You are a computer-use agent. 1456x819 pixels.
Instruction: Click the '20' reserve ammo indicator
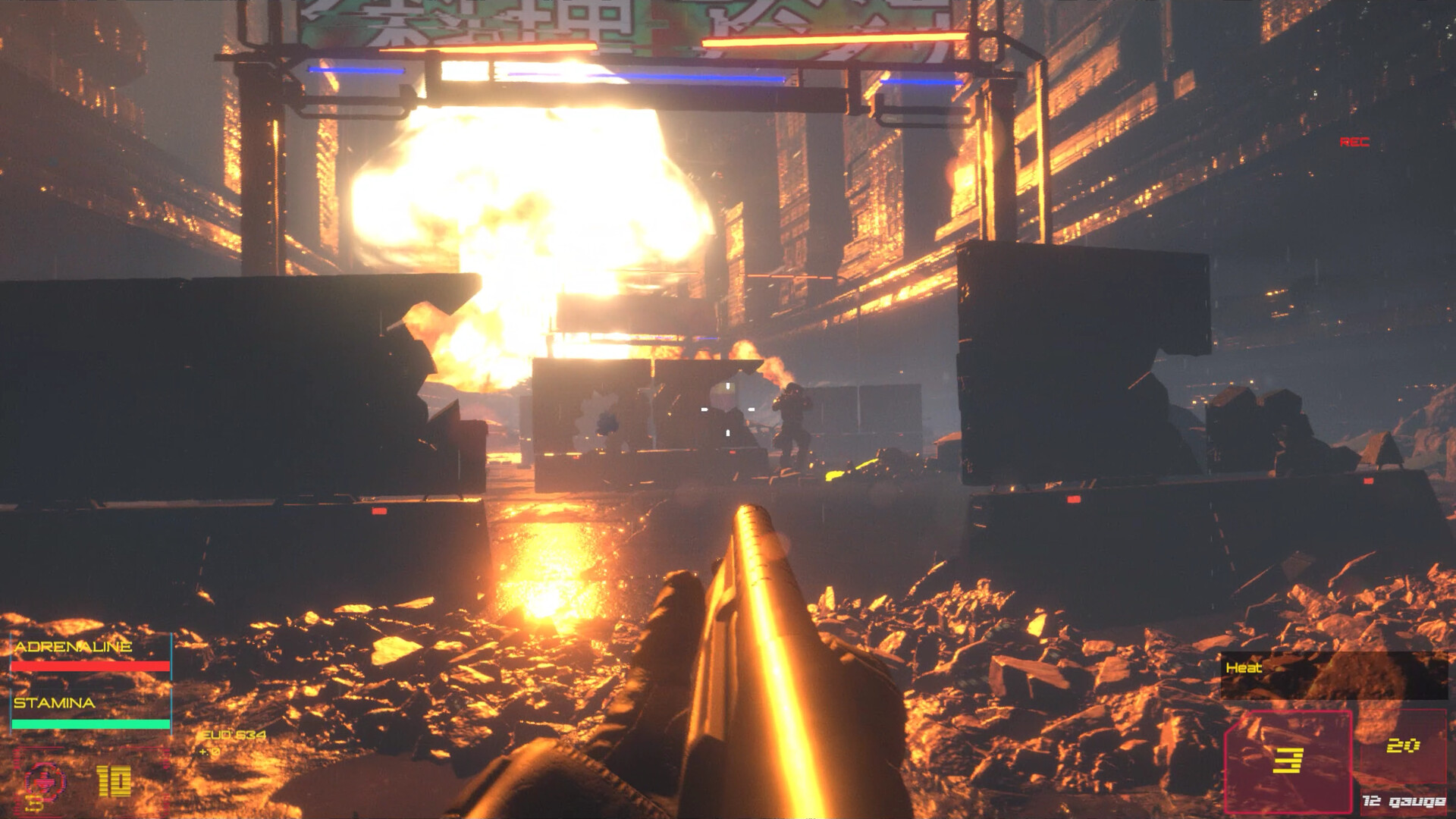coord(1403,745)
